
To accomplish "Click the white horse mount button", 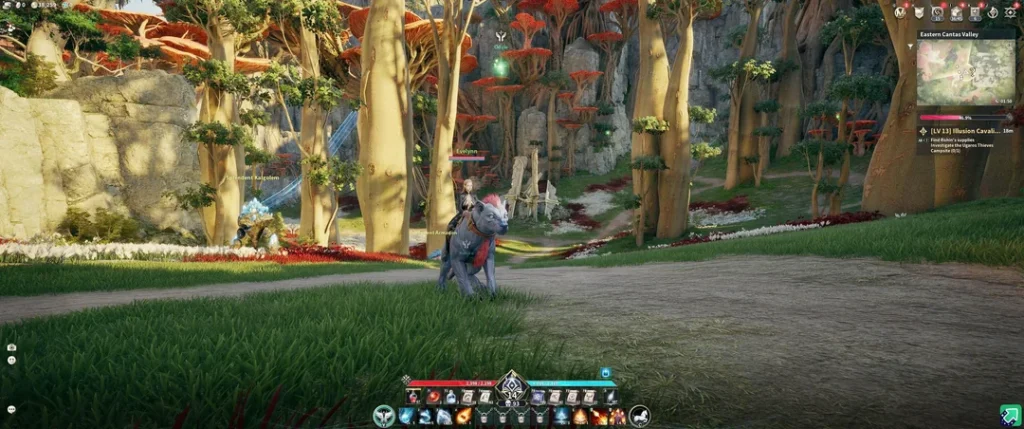I will [639, 415].
